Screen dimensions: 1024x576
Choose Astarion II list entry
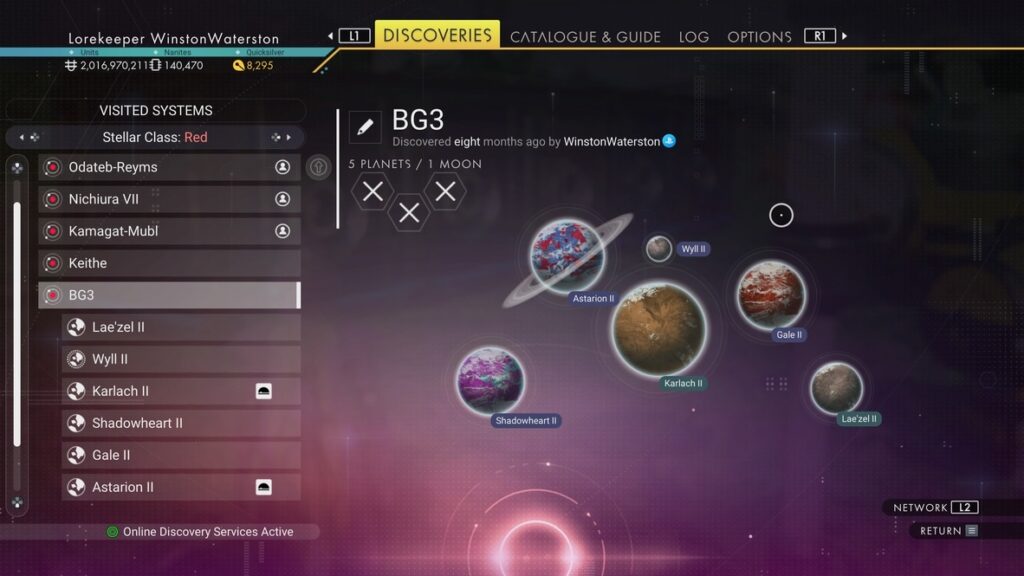pyautogui.click(x=181, y=487)
